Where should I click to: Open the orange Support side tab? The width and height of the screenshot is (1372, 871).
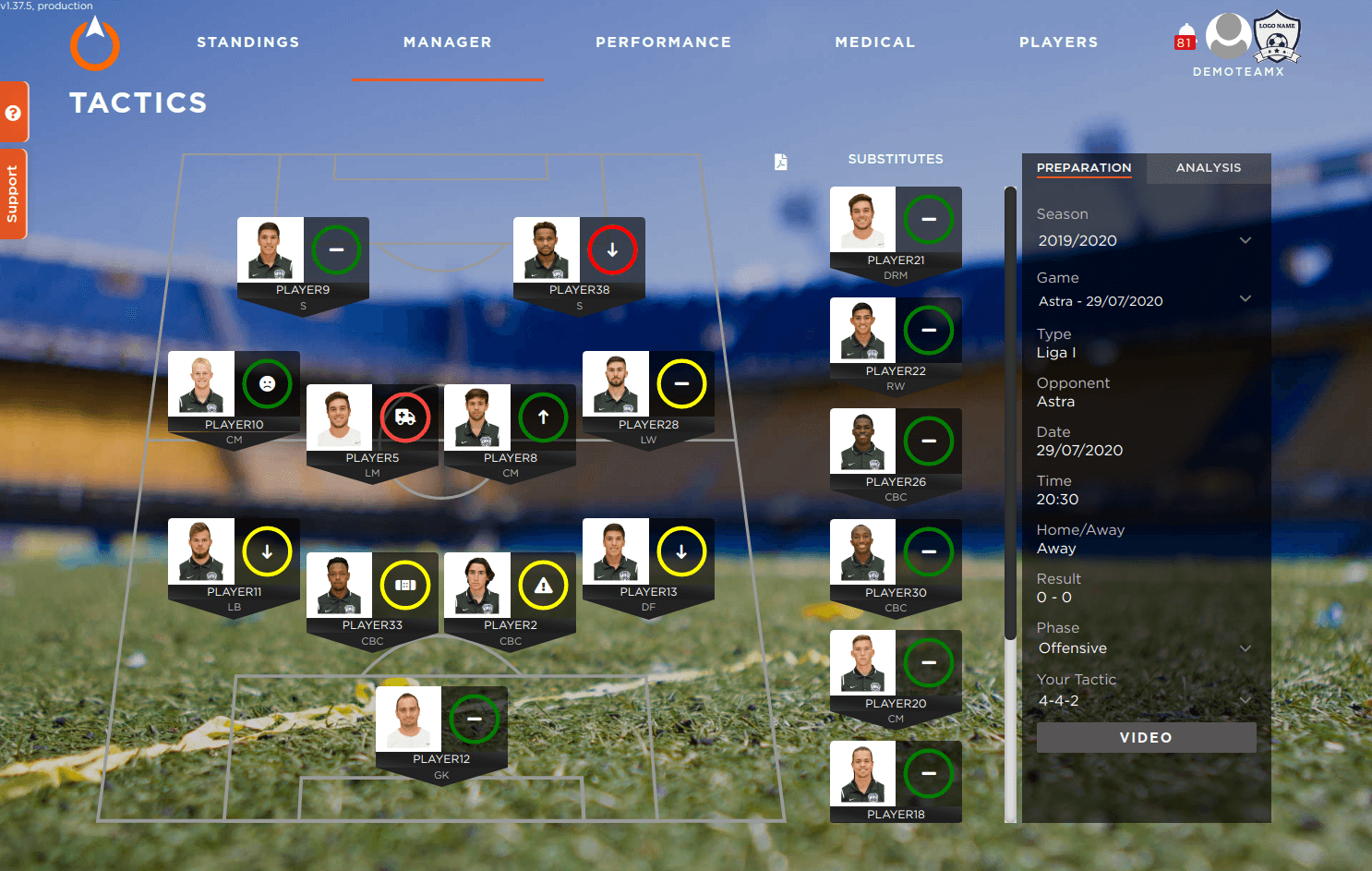click(13, 194)
